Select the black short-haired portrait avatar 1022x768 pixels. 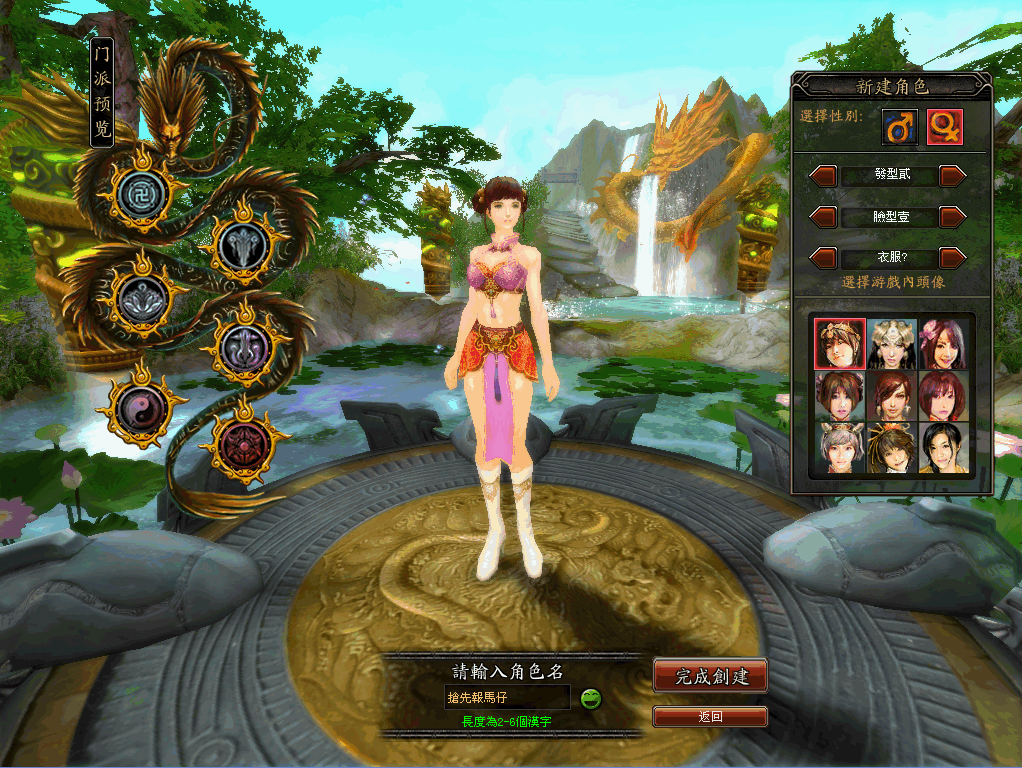coord(942,447)
